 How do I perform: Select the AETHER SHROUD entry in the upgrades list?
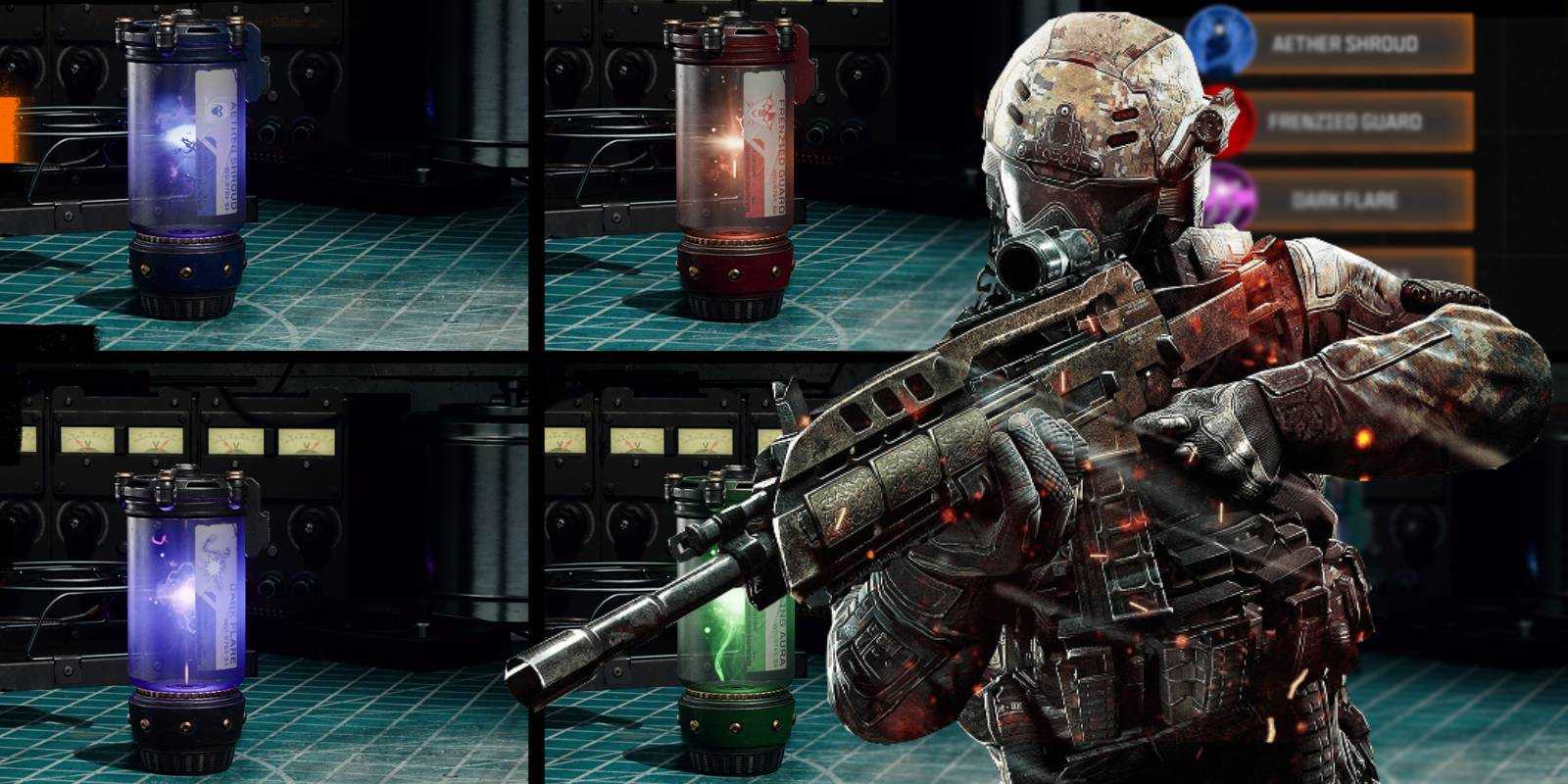(x=1347, y=43)
